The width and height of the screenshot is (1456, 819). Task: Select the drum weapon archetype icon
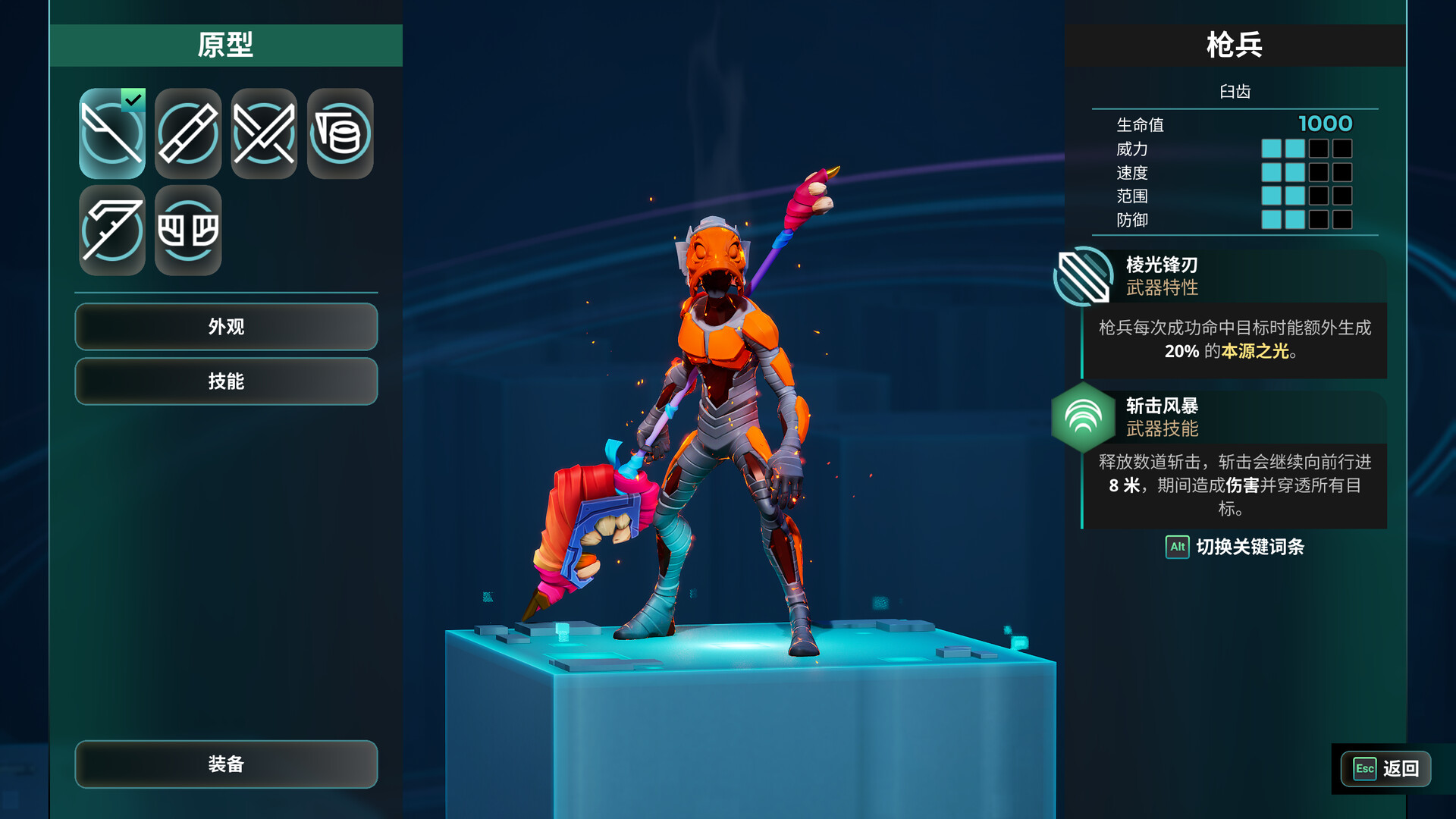point(339,134)
